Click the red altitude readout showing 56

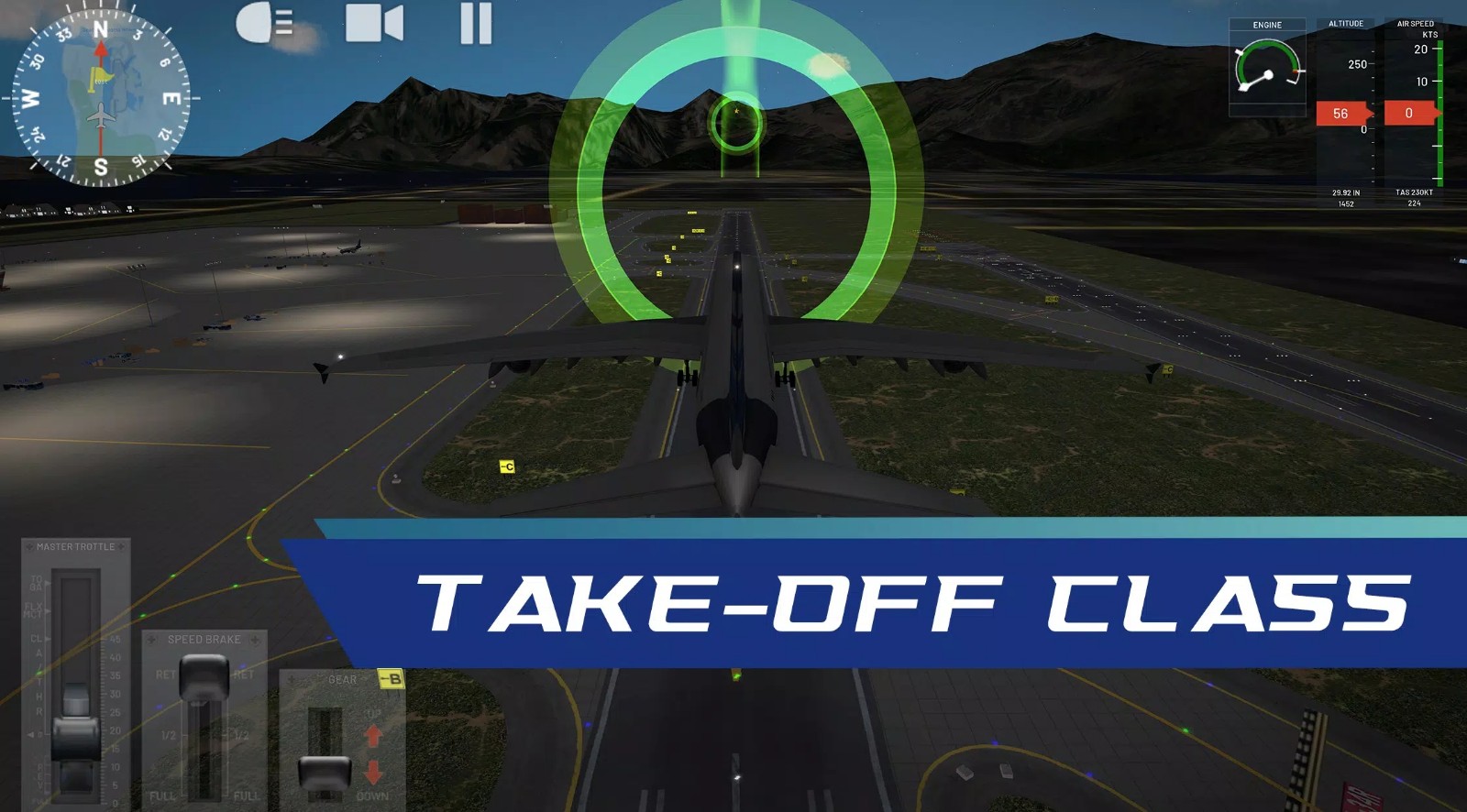(x=1340, y=114)
